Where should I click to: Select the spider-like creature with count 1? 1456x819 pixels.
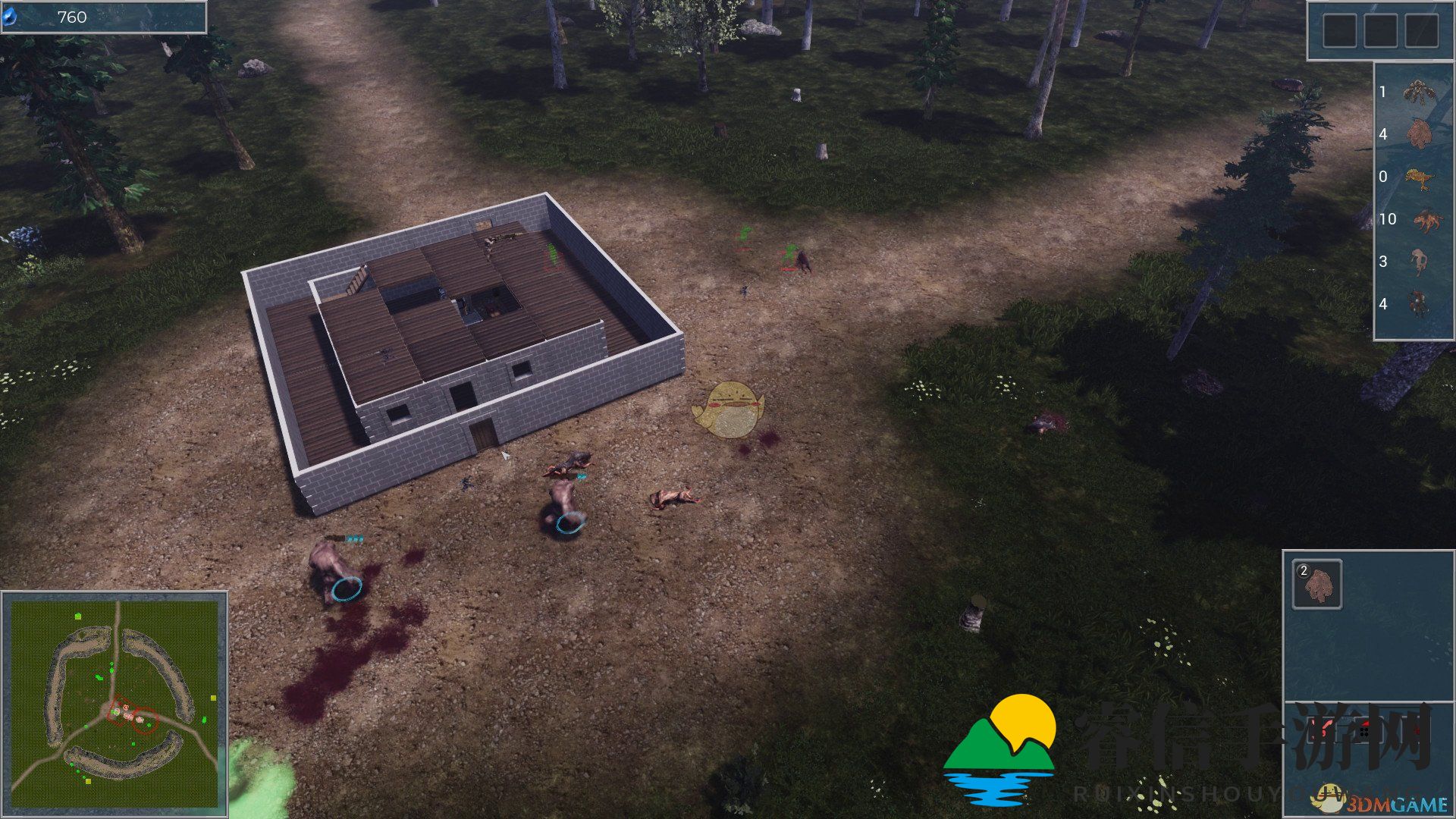[1417, 93]
